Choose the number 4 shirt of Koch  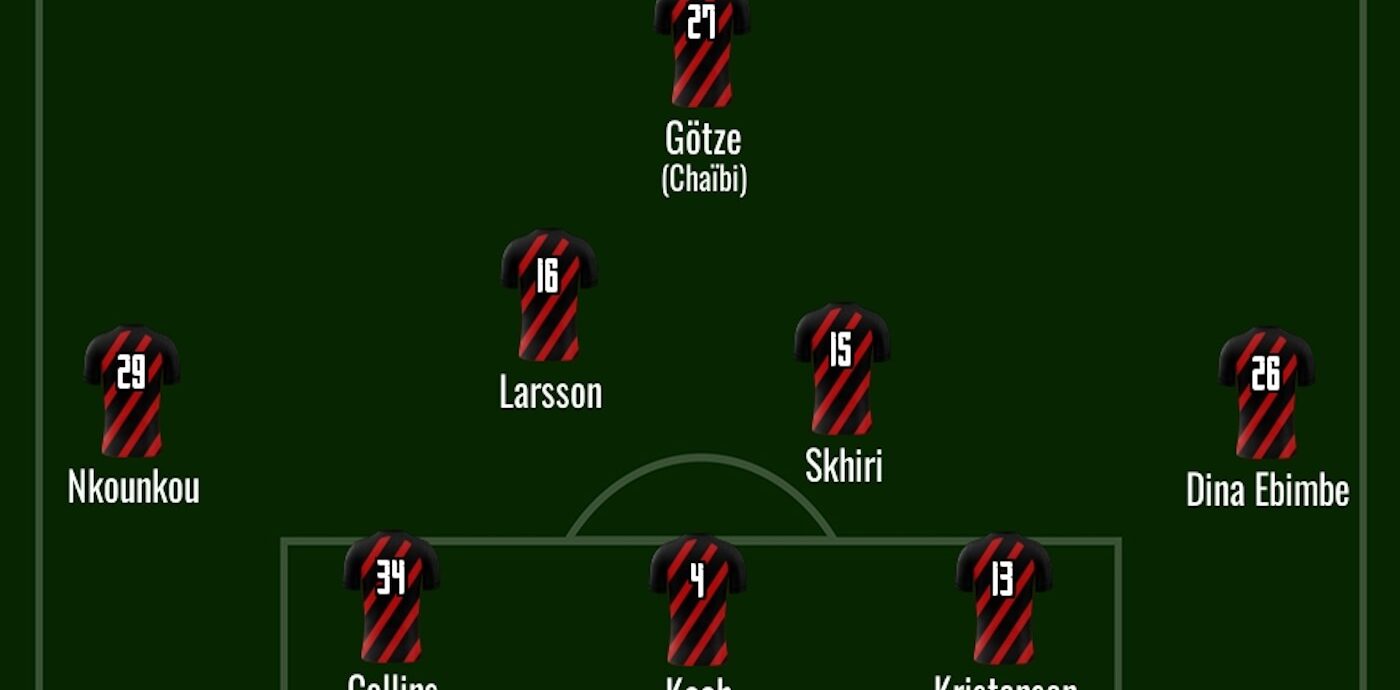698,600
